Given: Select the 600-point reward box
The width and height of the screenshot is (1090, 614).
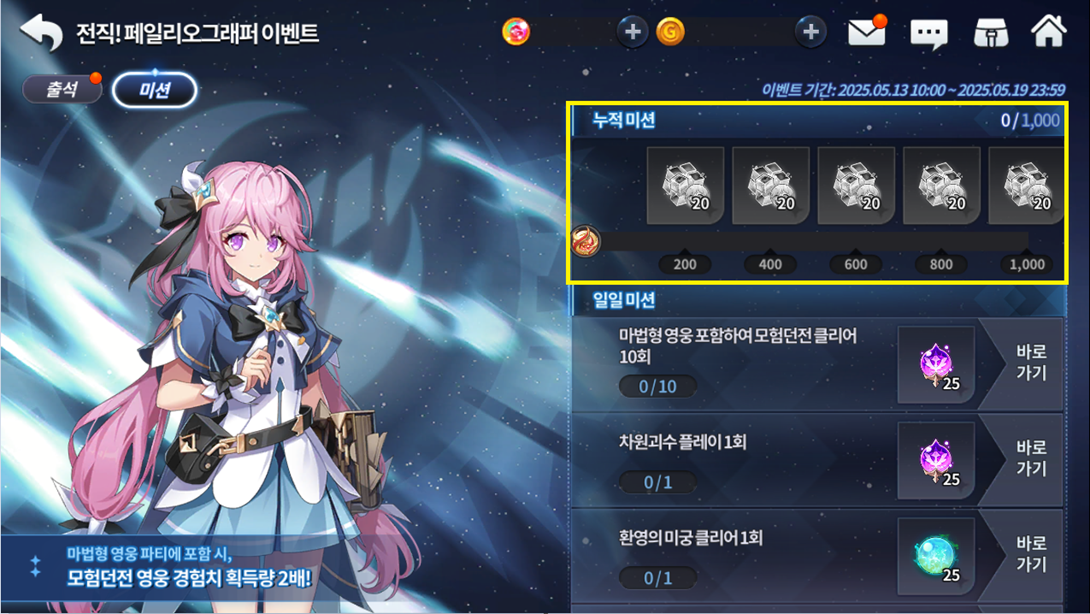Looking at the screenshot, I should pos(856,186).
